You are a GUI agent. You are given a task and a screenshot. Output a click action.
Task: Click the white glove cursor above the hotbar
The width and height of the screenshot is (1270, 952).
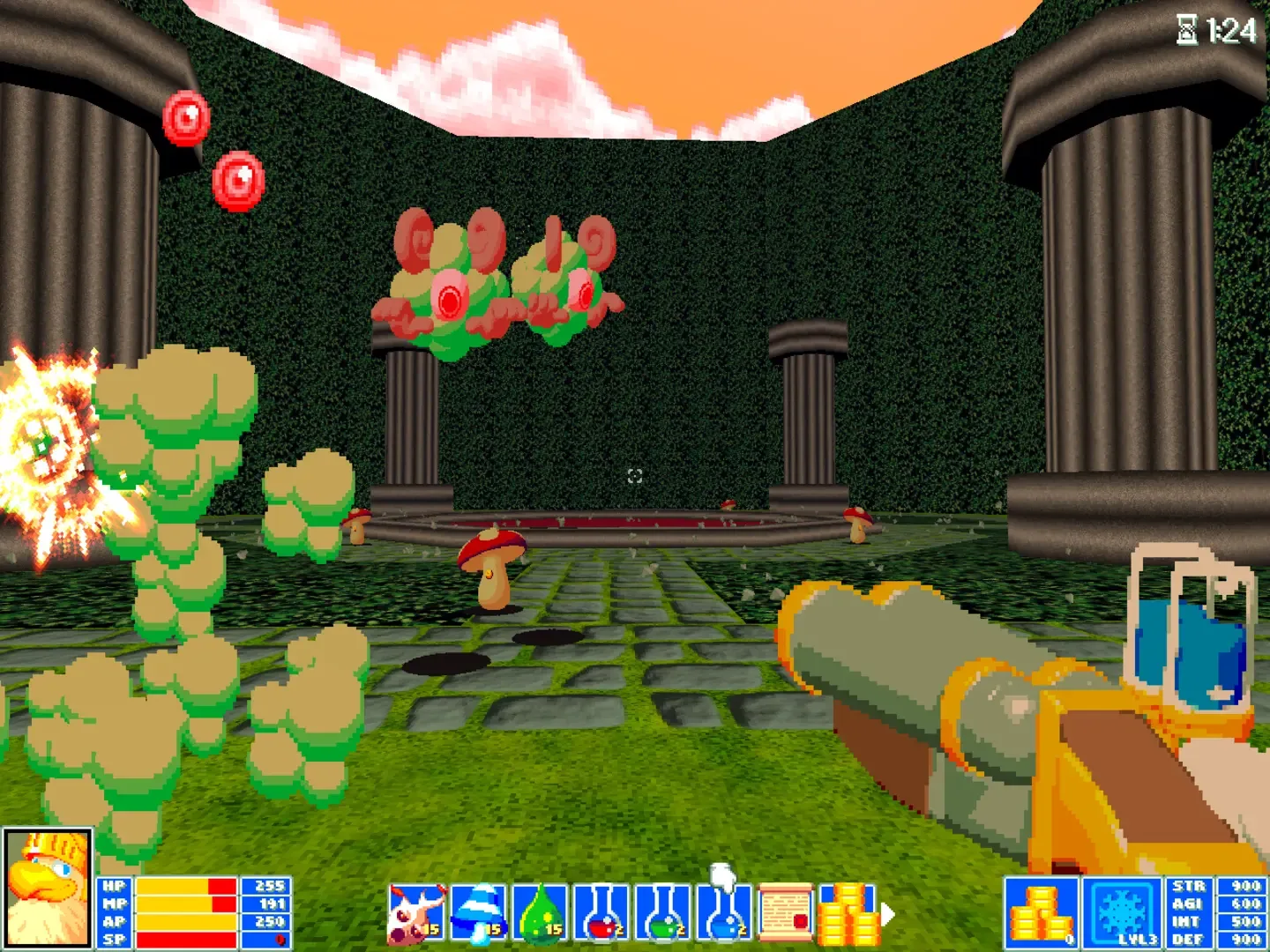[720, 880]
